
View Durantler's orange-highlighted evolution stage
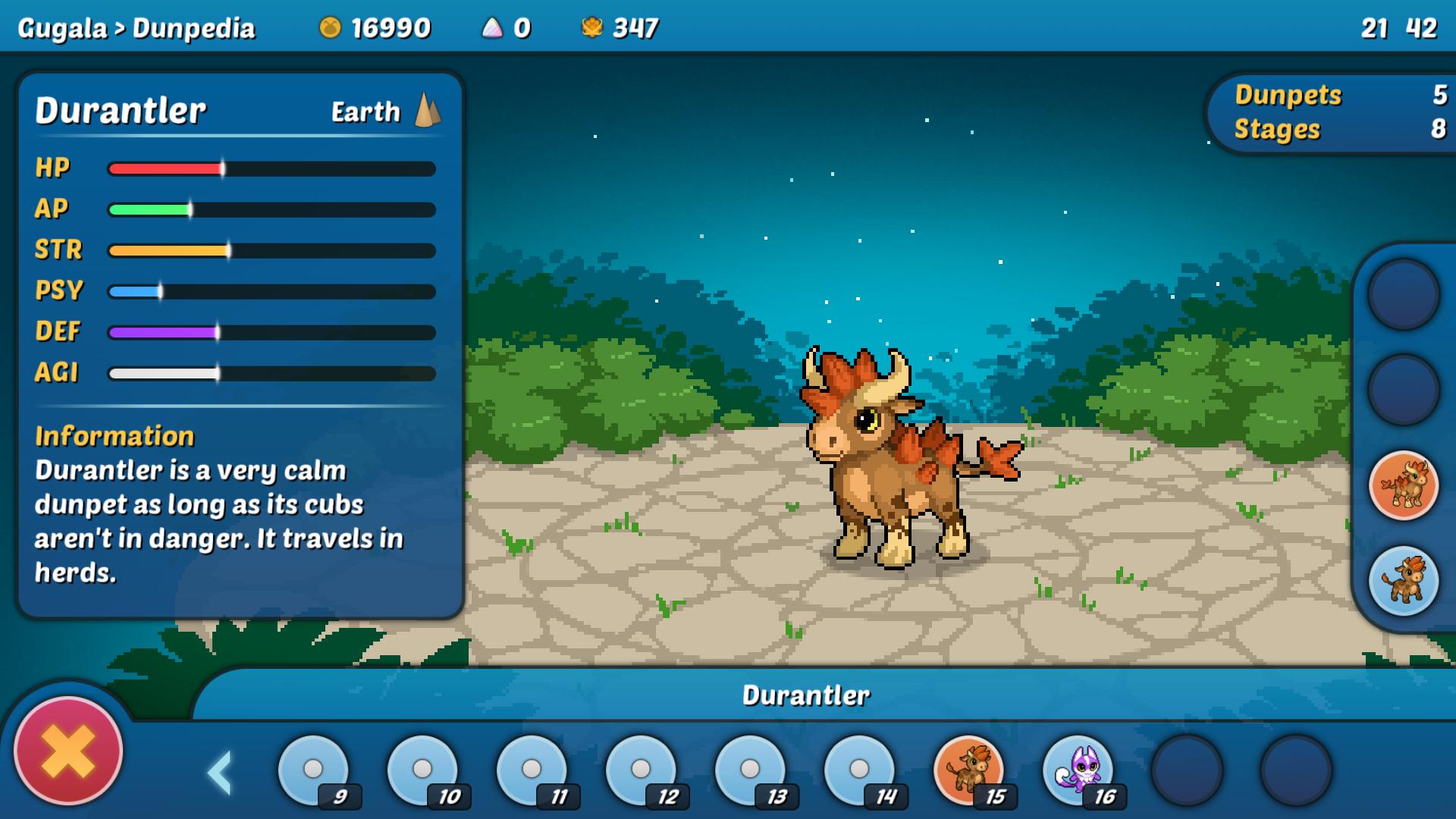[1404, 485]
